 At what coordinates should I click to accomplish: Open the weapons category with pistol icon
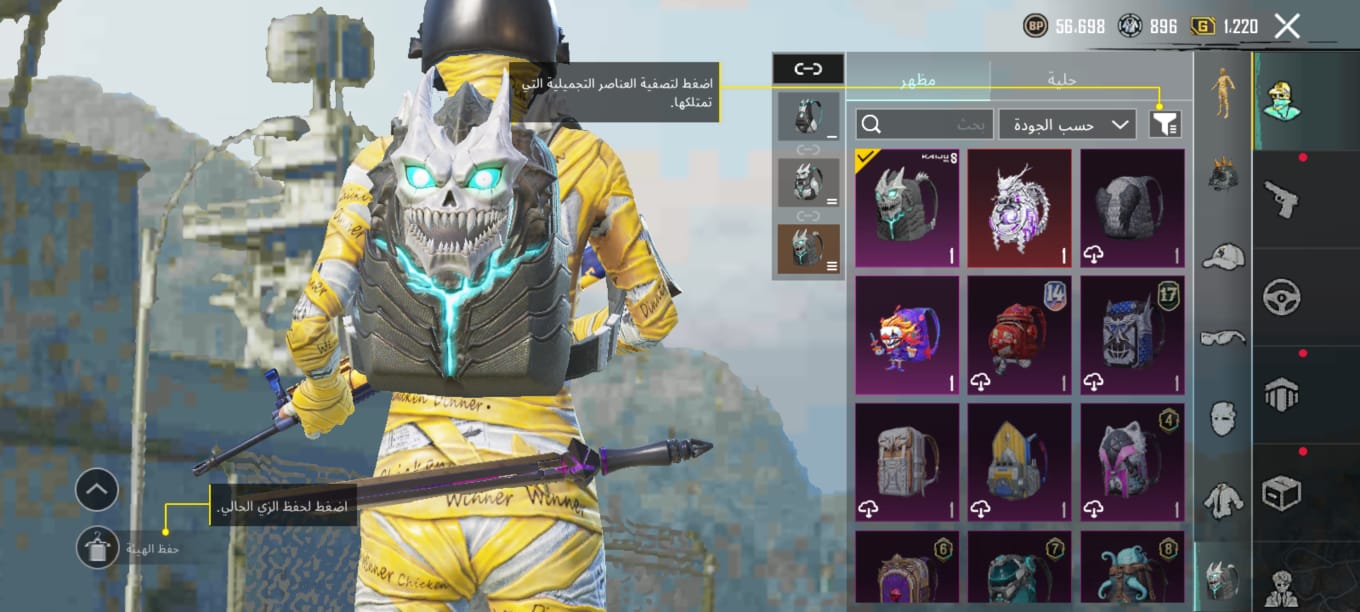pos(1281,198)
